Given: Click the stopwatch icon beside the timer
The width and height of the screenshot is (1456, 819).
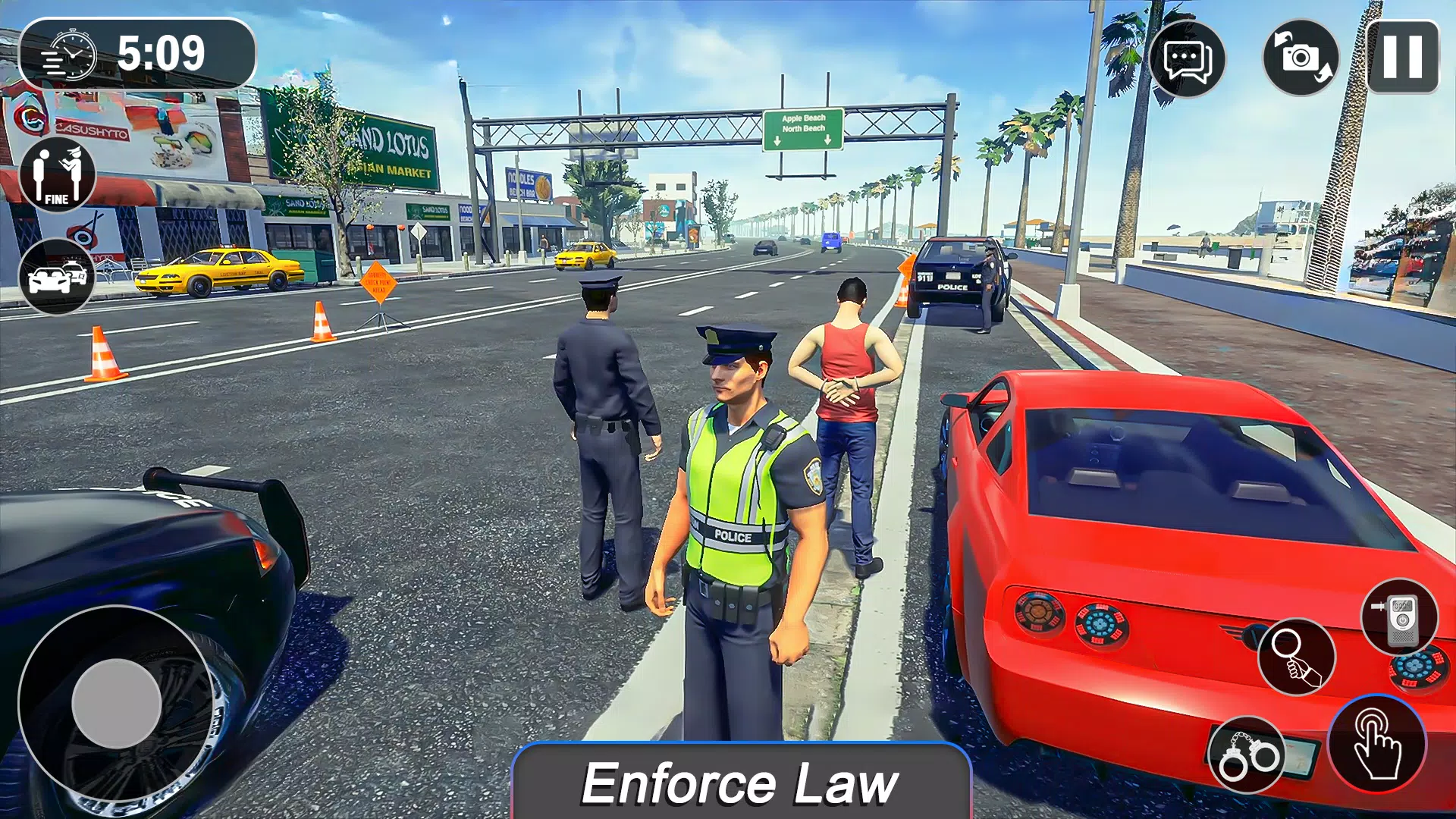Looking at the screenshot, I should [72, 53].
